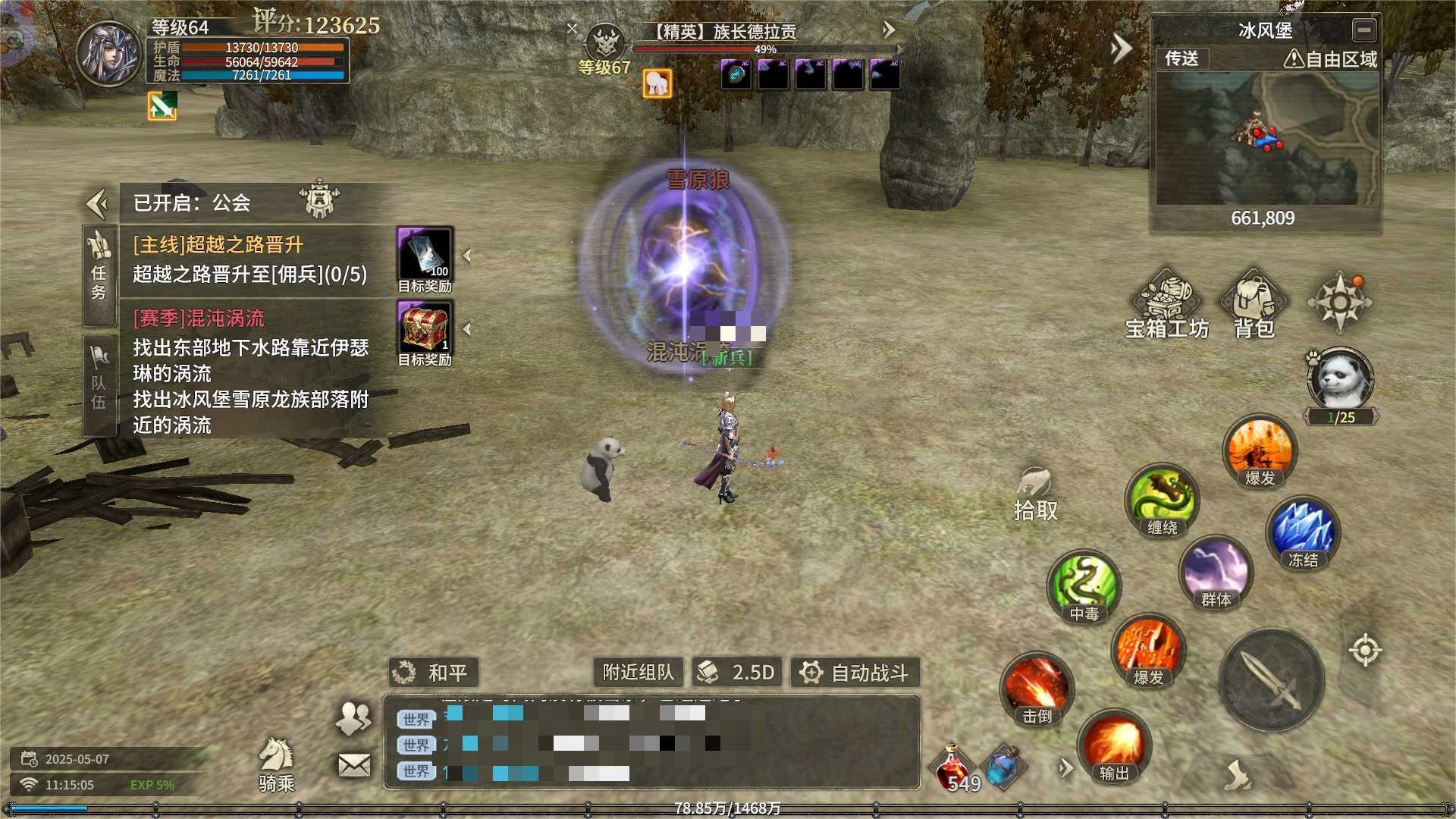This screenshot has width=1456, height=819.
Task: Change the 和平 peace combat mode
Action: pyautogui.click(x=434, y=673)
